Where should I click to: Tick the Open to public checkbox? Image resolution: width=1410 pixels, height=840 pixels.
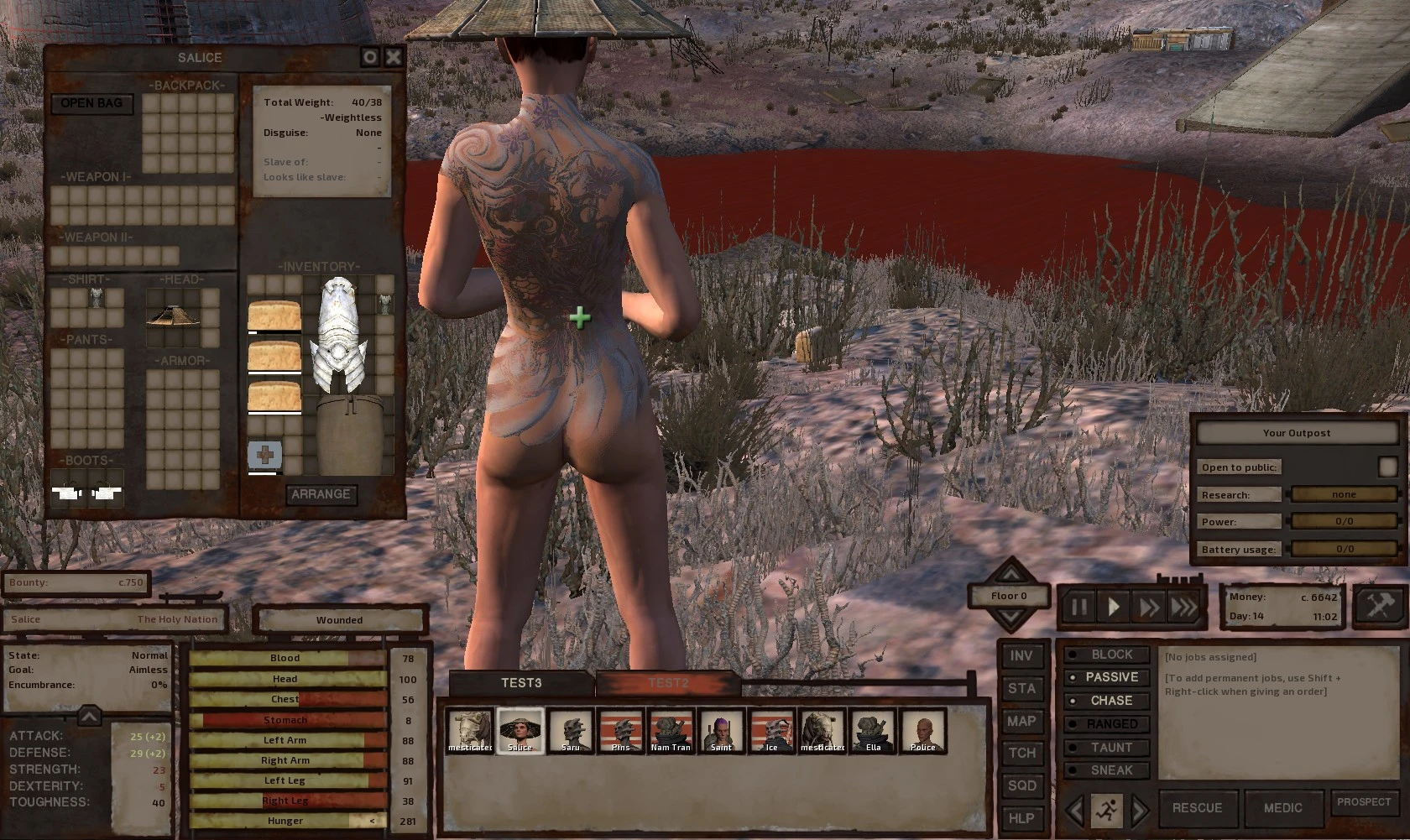click(x=1387, y=467)
